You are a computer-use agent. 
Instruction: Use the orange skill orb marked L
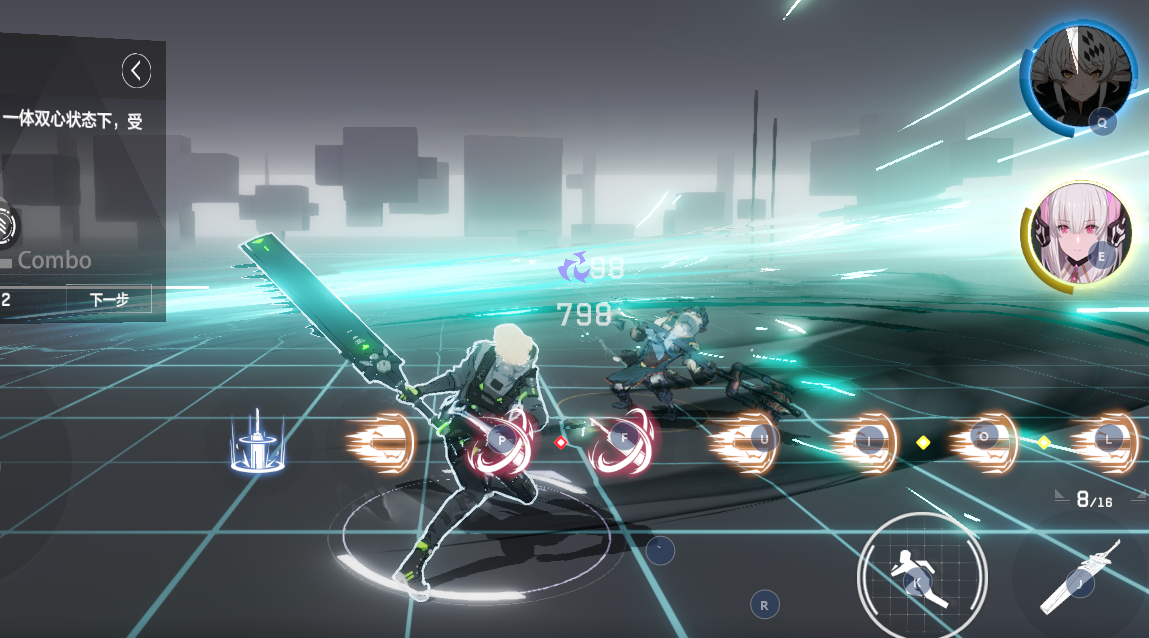[x=1105, y=441]
